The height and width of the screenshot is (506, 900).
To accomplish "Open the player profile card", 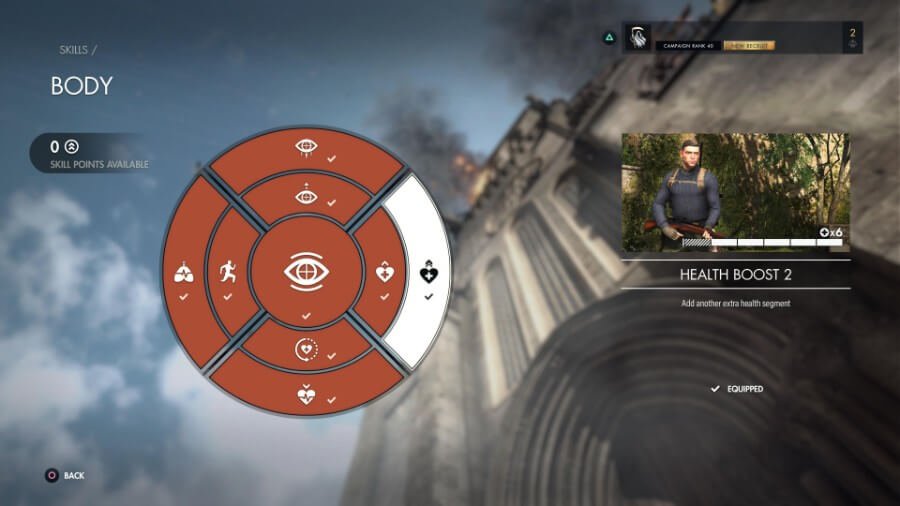I will click(x=742, y=38).
